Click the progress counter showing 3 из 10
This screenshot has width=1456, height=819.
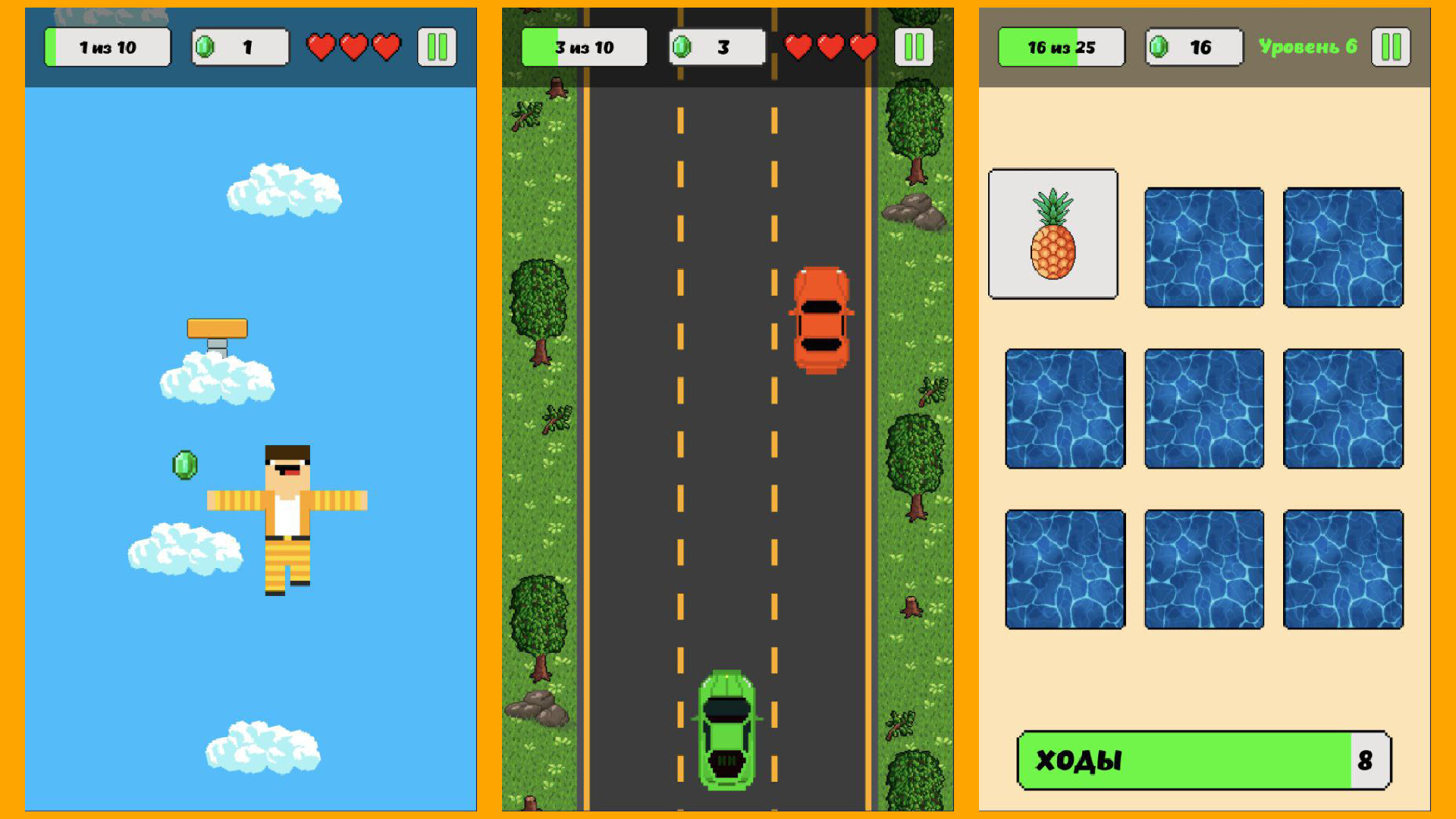(x=583, y=45)
